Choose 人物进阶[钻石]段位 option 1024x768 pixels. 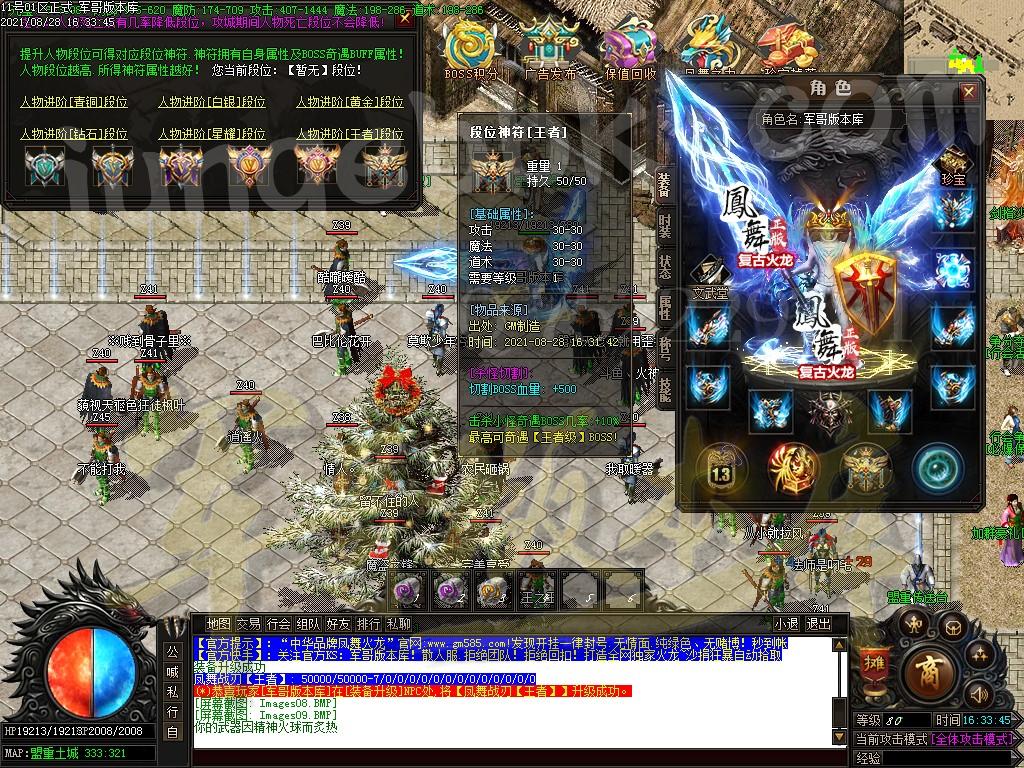[74, 133]
